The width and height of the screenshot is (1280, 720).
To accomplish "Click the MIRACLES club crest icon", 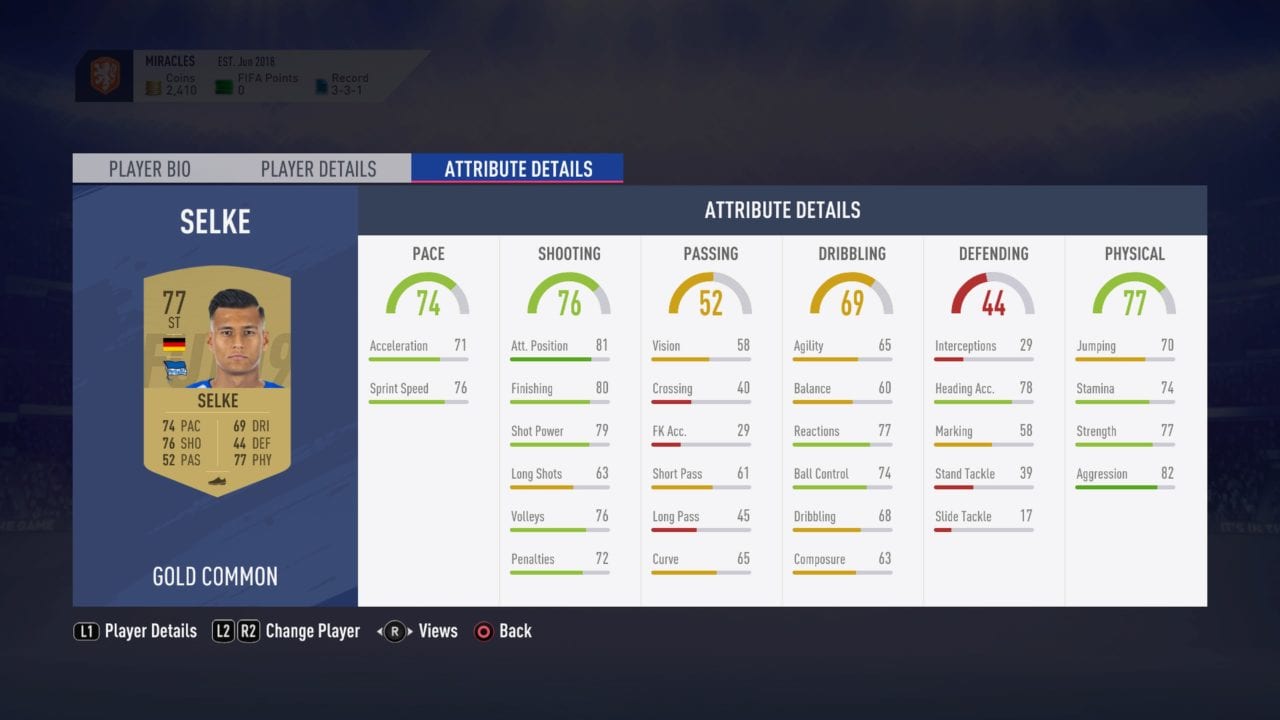I will [x=105, y=75].
